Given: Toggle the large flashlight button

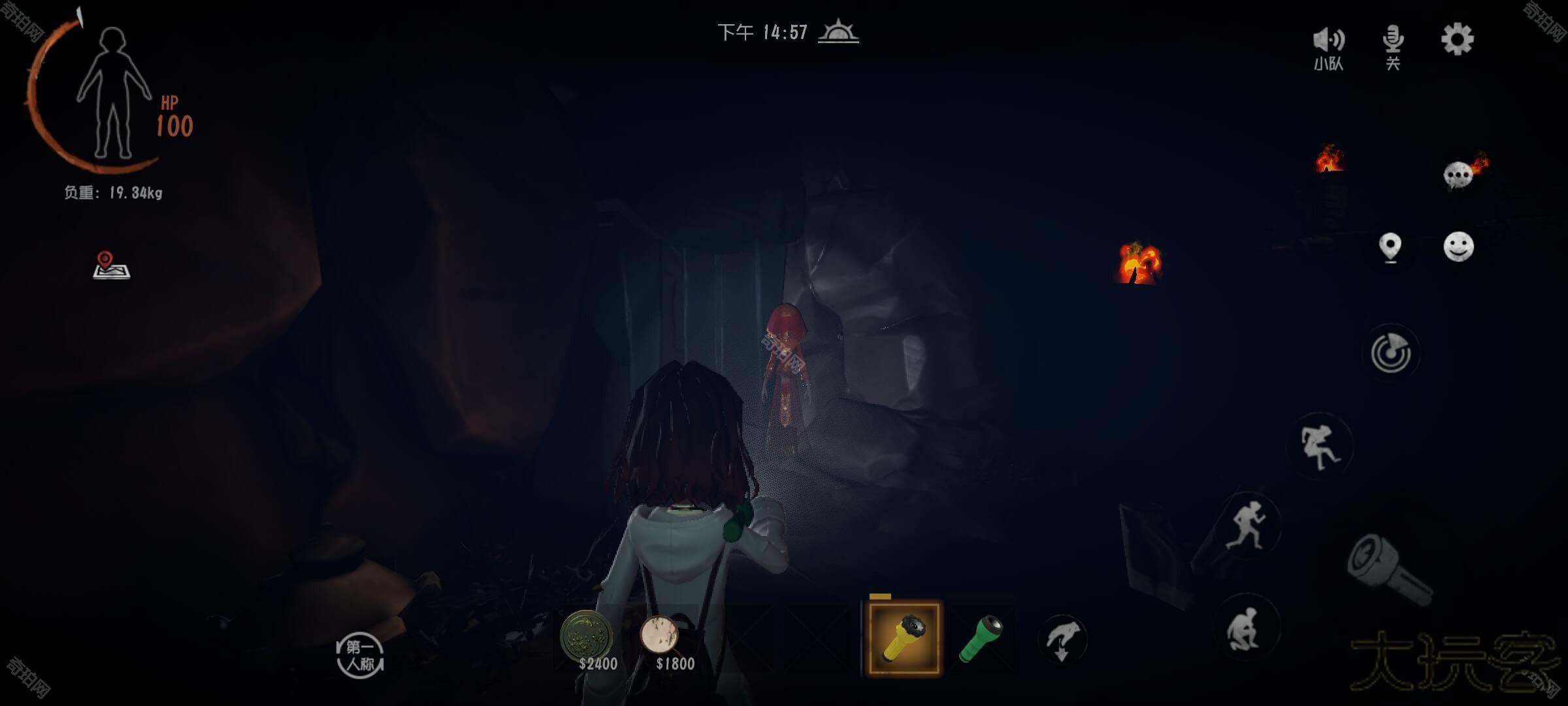Looking at the screenshot, I should [1390, 570].
